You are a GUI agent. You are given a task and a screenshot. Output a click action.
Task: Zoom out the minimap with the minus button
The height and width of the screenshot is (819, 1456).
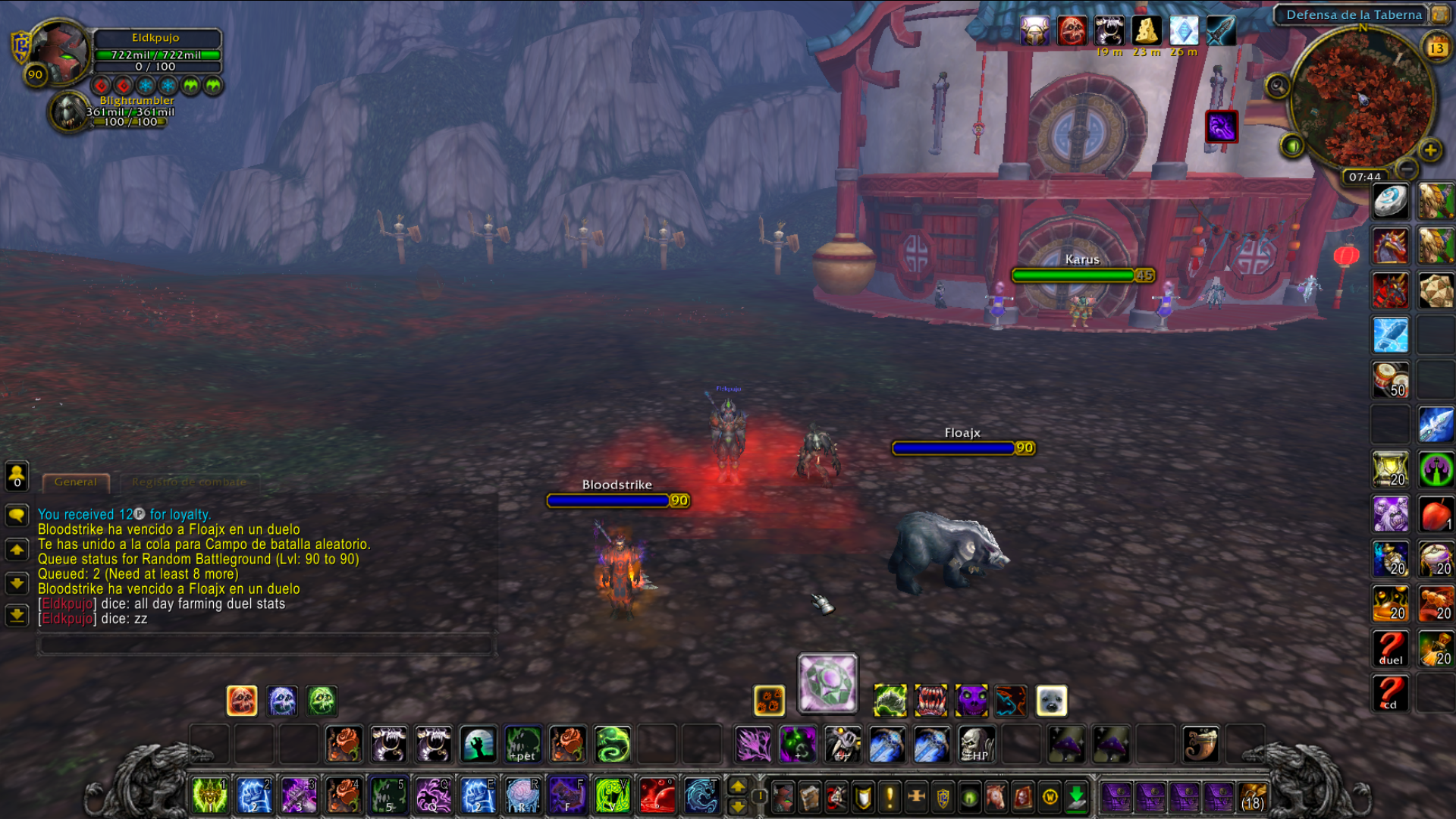(1407, 168)
